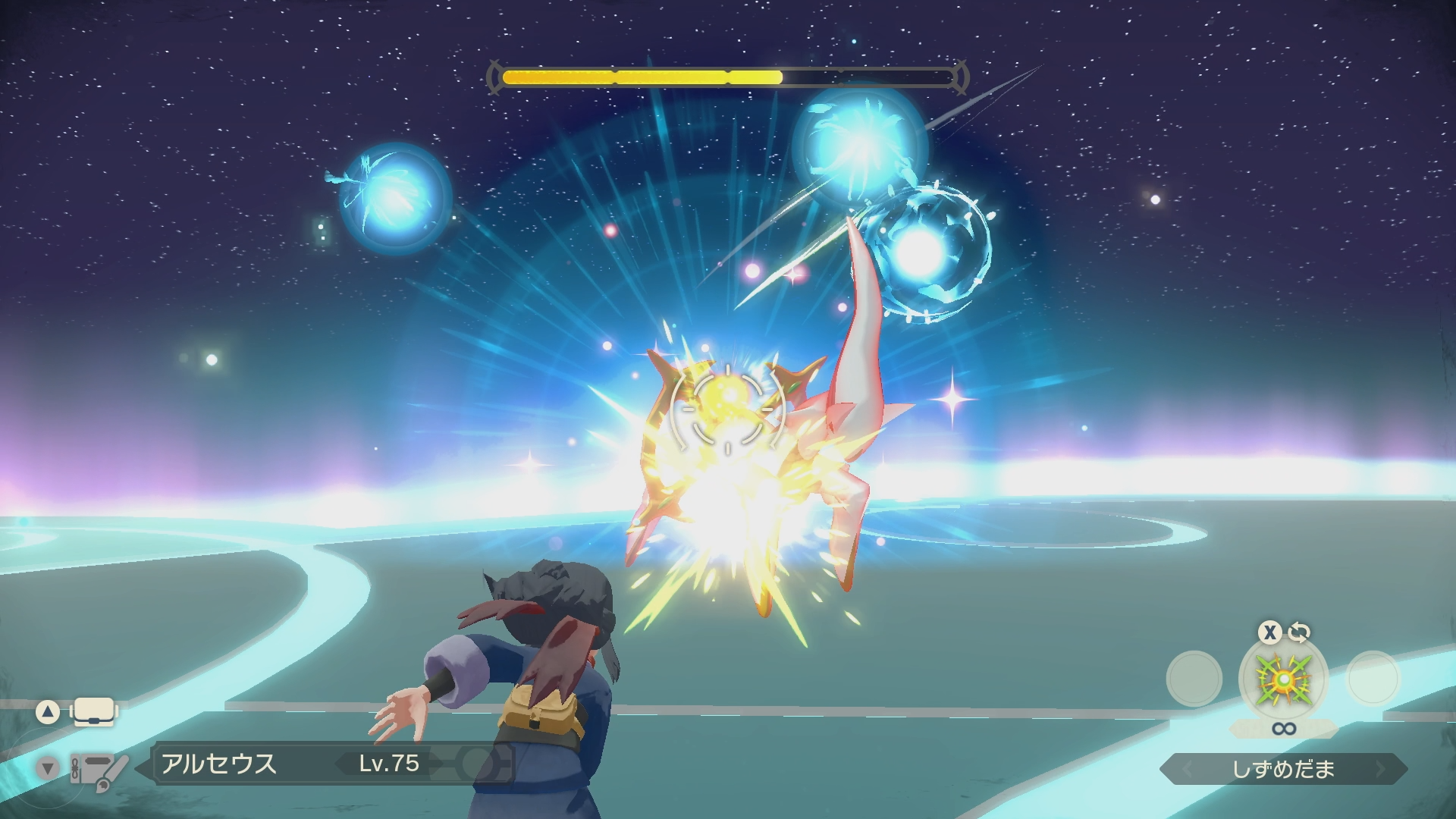The height and width of the screenshot is (819, 1456).
Task: Cycle to the previous item with left arrow
Action: [x=1187, y=769]
